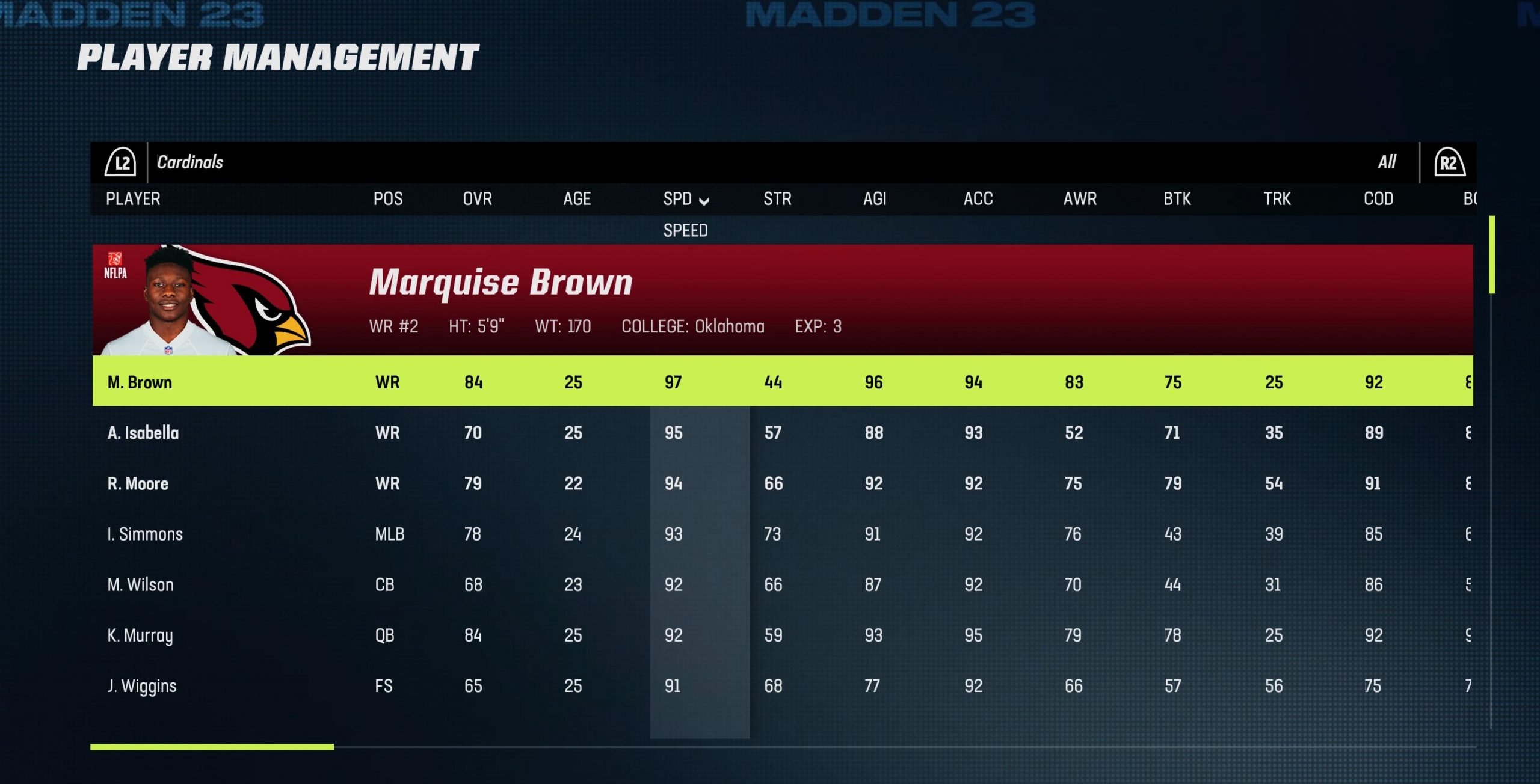
Task: Toggle the SPD column sort order
Action: [x=685, y=199]
